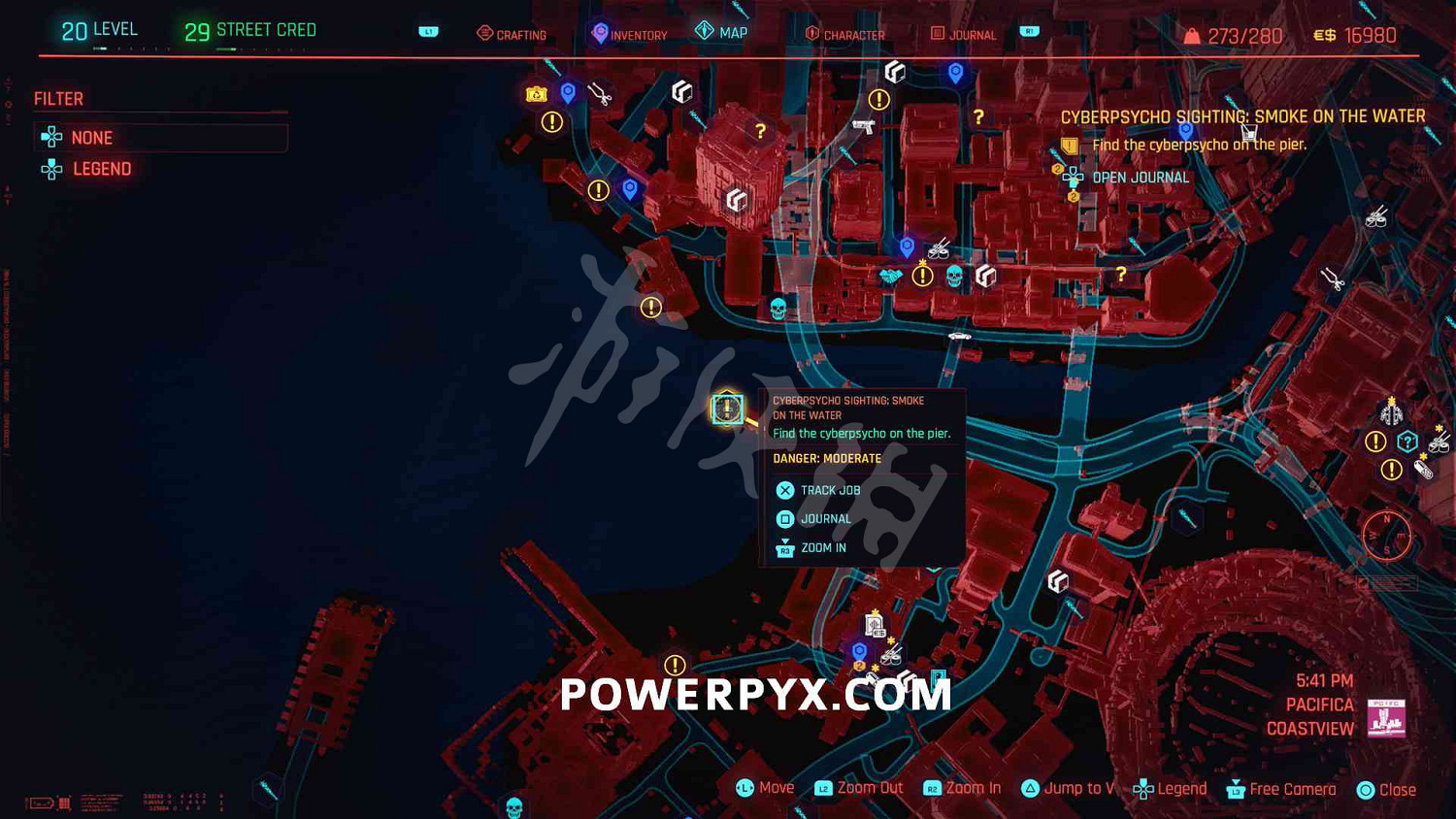Screen dimensions: 1456x819
Task: Click the compass rose on the right
Action: [x=1388, y=535]
